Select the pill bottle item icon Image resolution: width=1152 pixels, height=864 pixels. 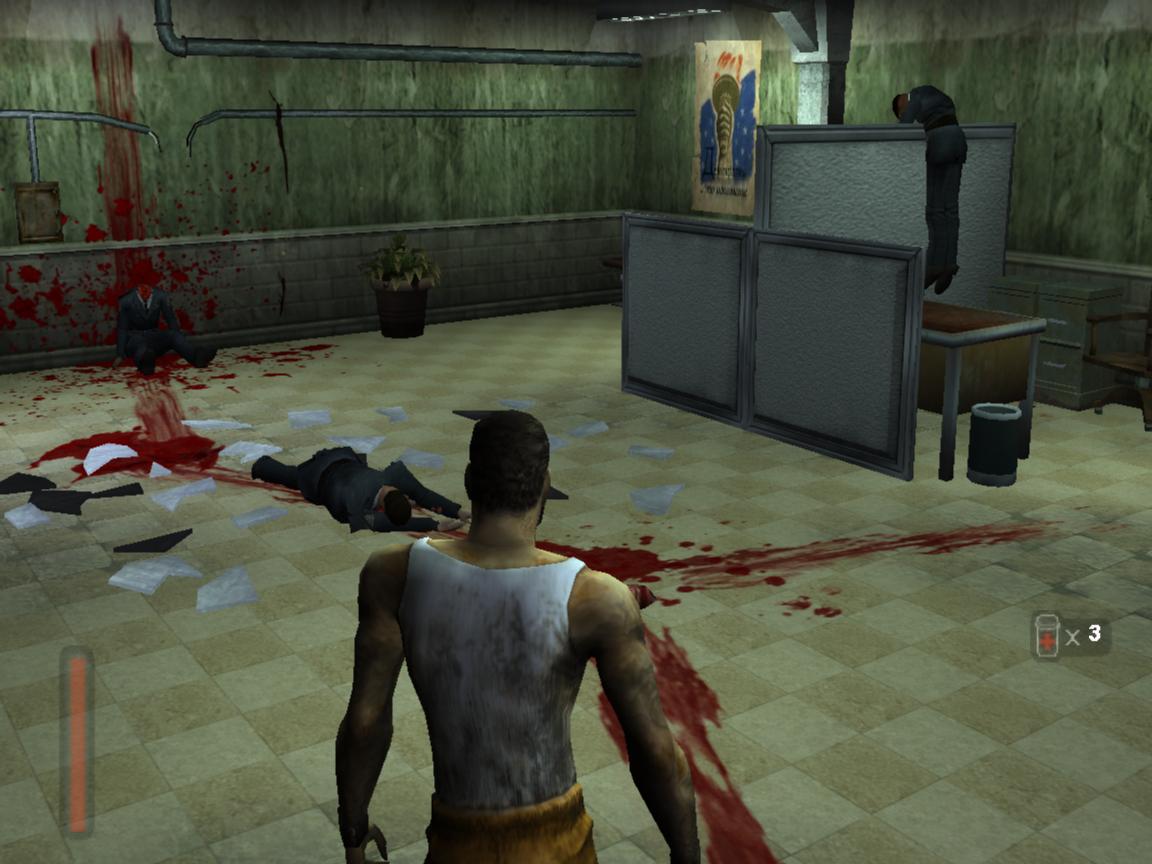(x=1046, y=636)
